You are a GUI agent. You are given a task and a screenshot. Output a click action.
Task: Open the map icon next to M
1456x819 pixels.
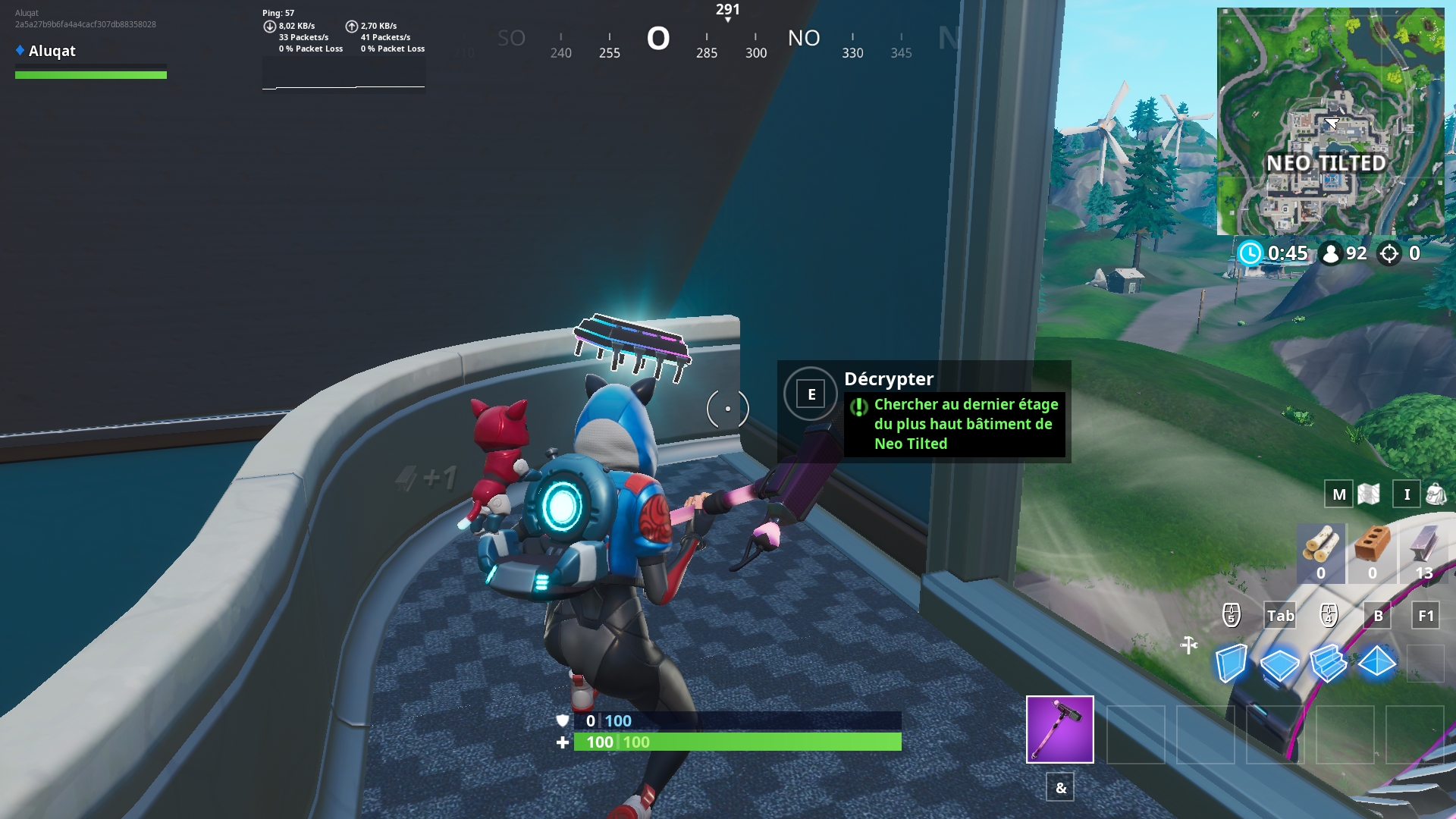1369,494
